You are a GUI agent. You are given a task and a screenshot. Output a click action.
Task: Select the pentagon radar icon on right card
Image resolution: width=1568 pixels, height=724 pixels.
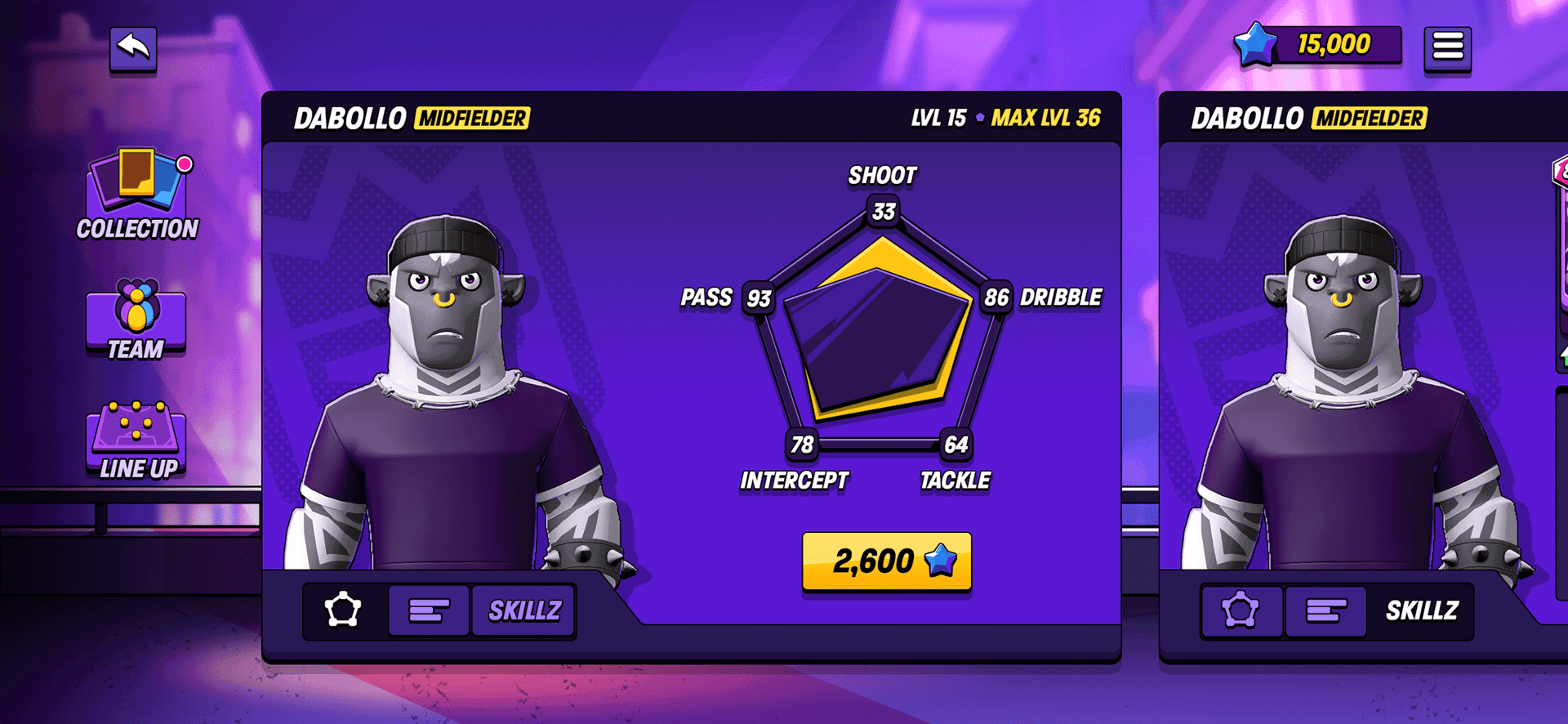(x=1241, y=610)
